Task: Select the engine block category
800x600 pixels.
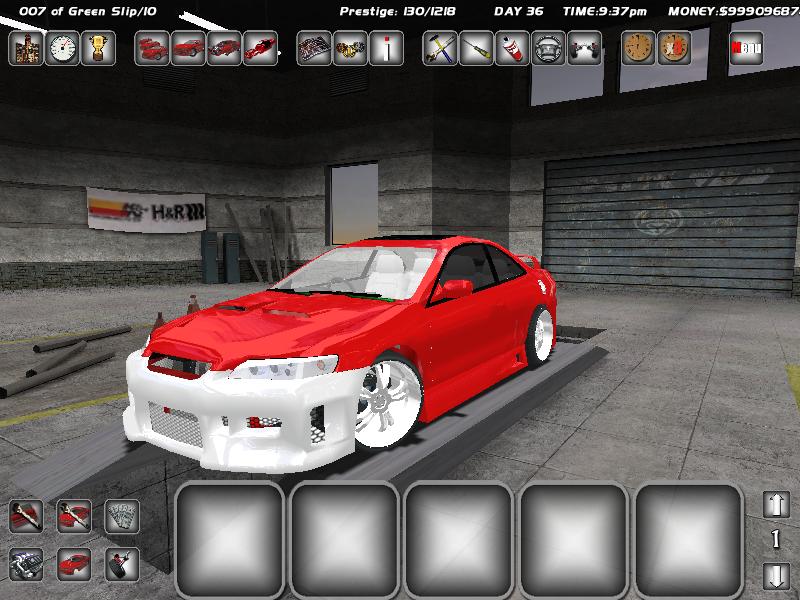Action: point(26,565)
